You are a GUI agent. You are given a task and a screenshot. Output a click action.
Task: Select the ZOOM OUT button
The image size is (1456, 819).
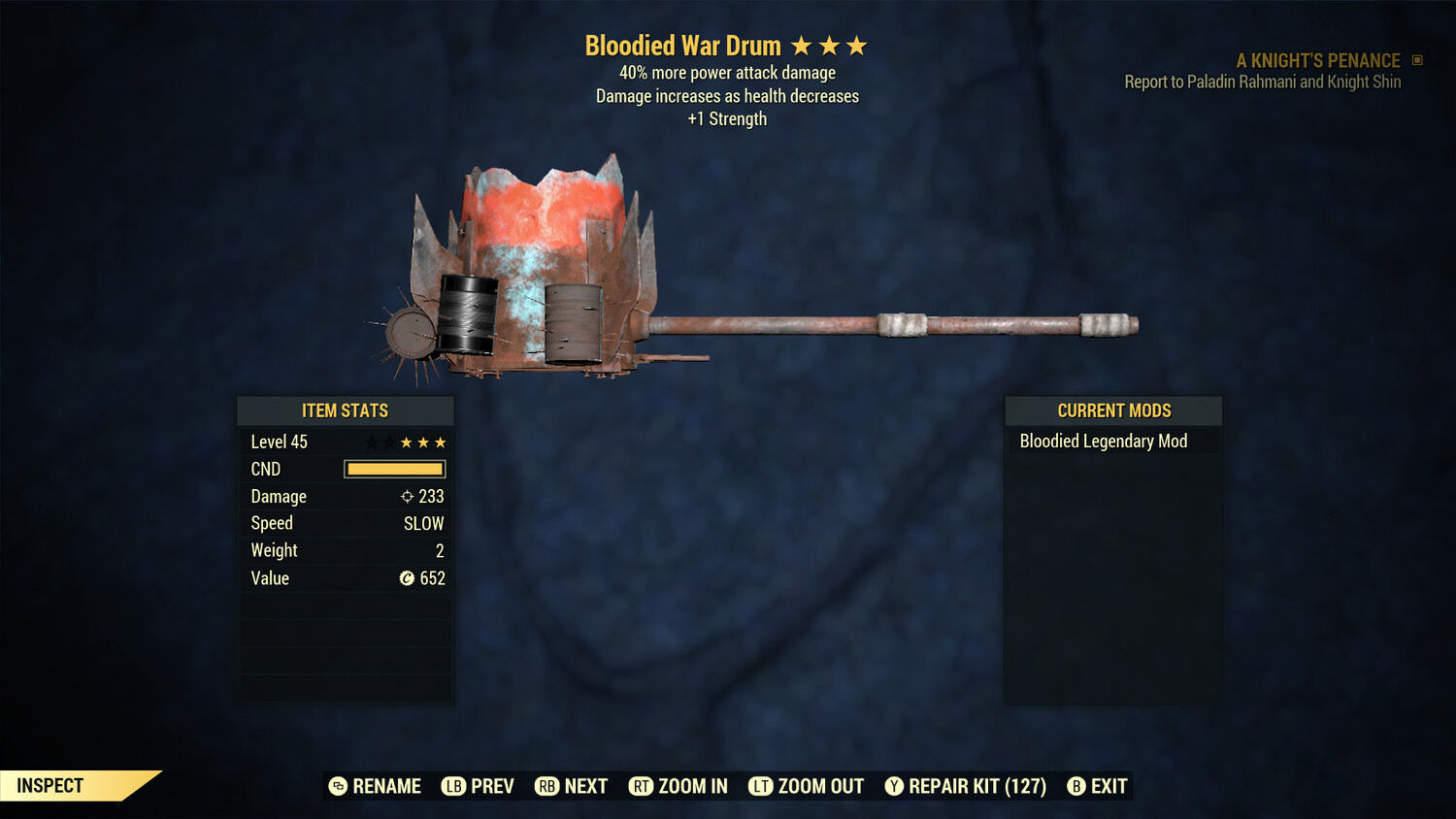(x=807, y=786)
